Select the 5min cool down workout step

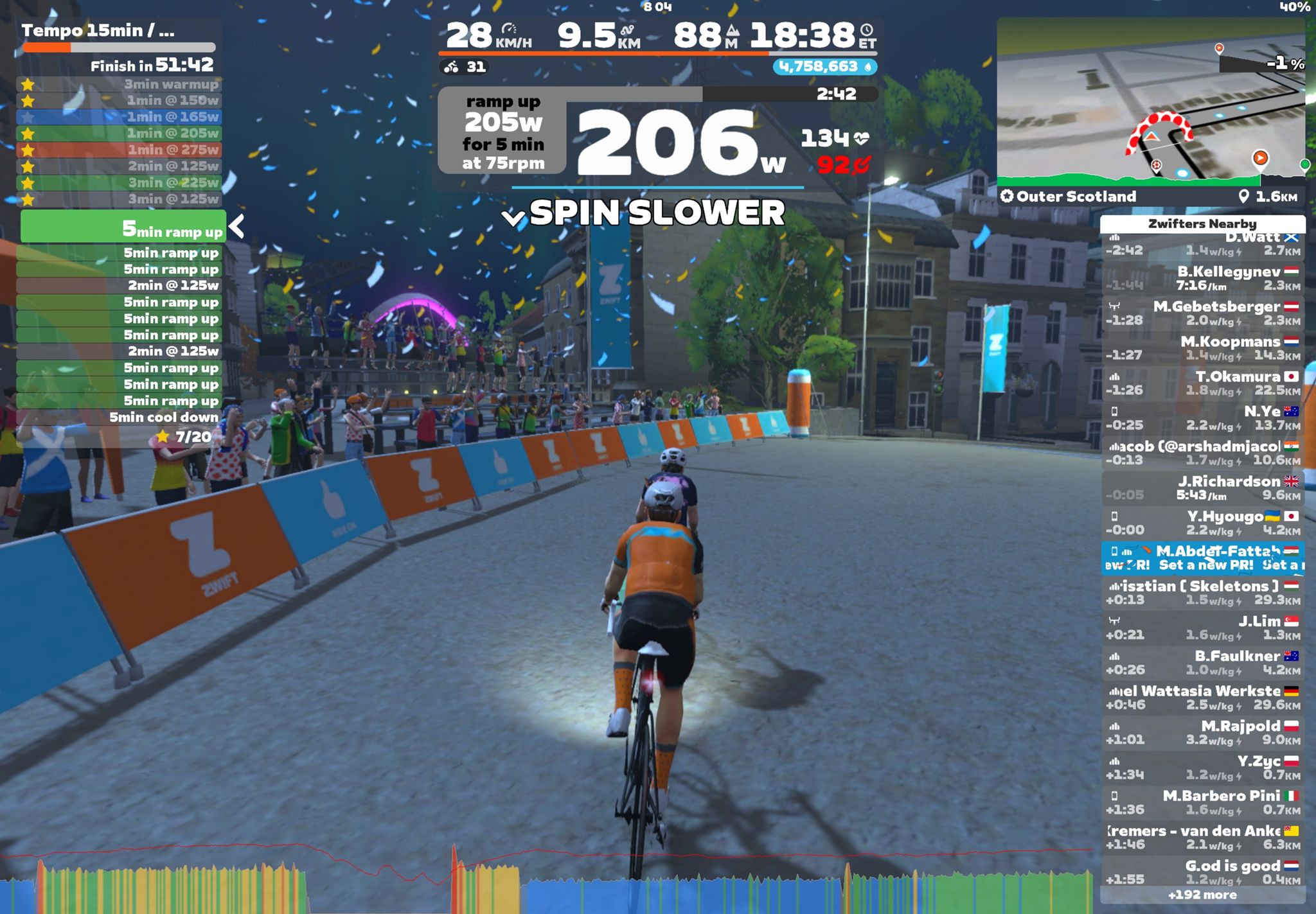click(119, 417)
